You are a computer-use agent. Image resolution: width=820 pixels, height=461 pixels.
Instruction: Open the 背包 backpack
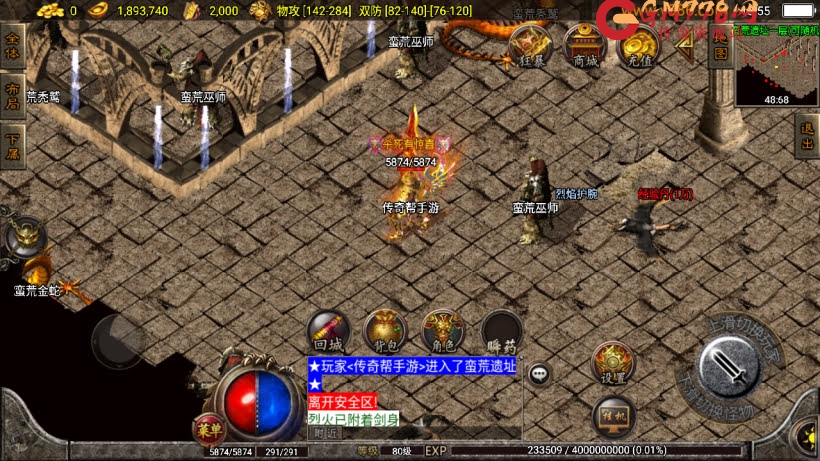click(x=385, y=330)
